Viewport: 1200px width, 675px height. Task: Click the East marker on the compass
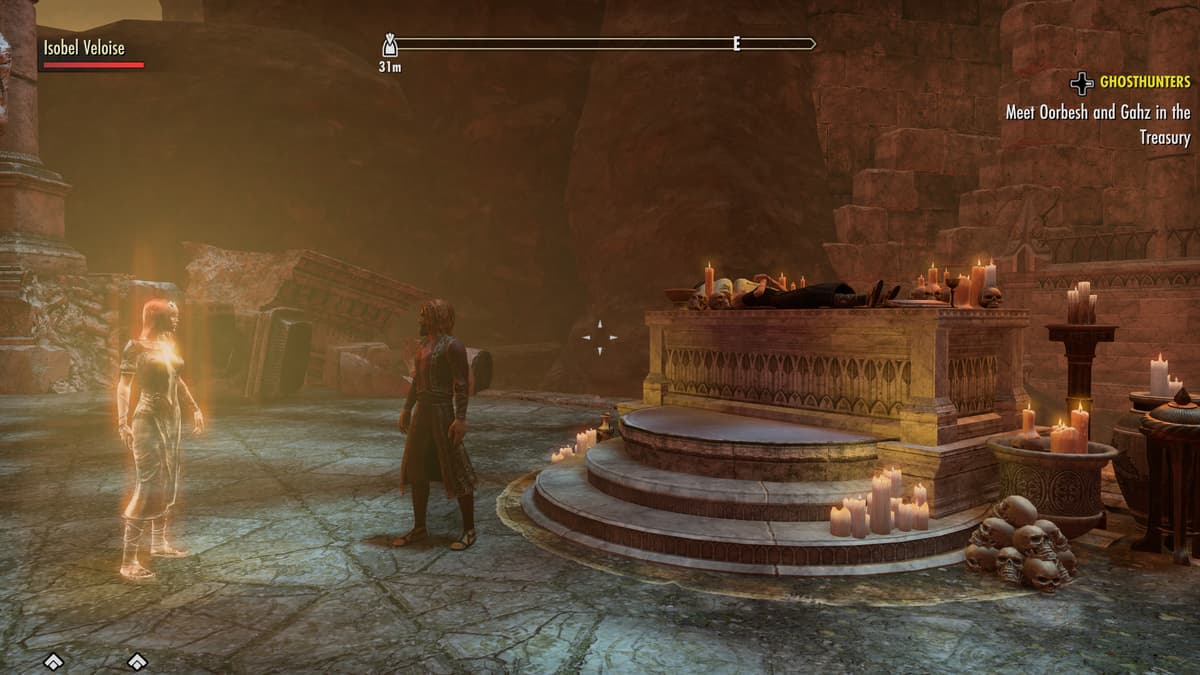[x=737, y=44]
